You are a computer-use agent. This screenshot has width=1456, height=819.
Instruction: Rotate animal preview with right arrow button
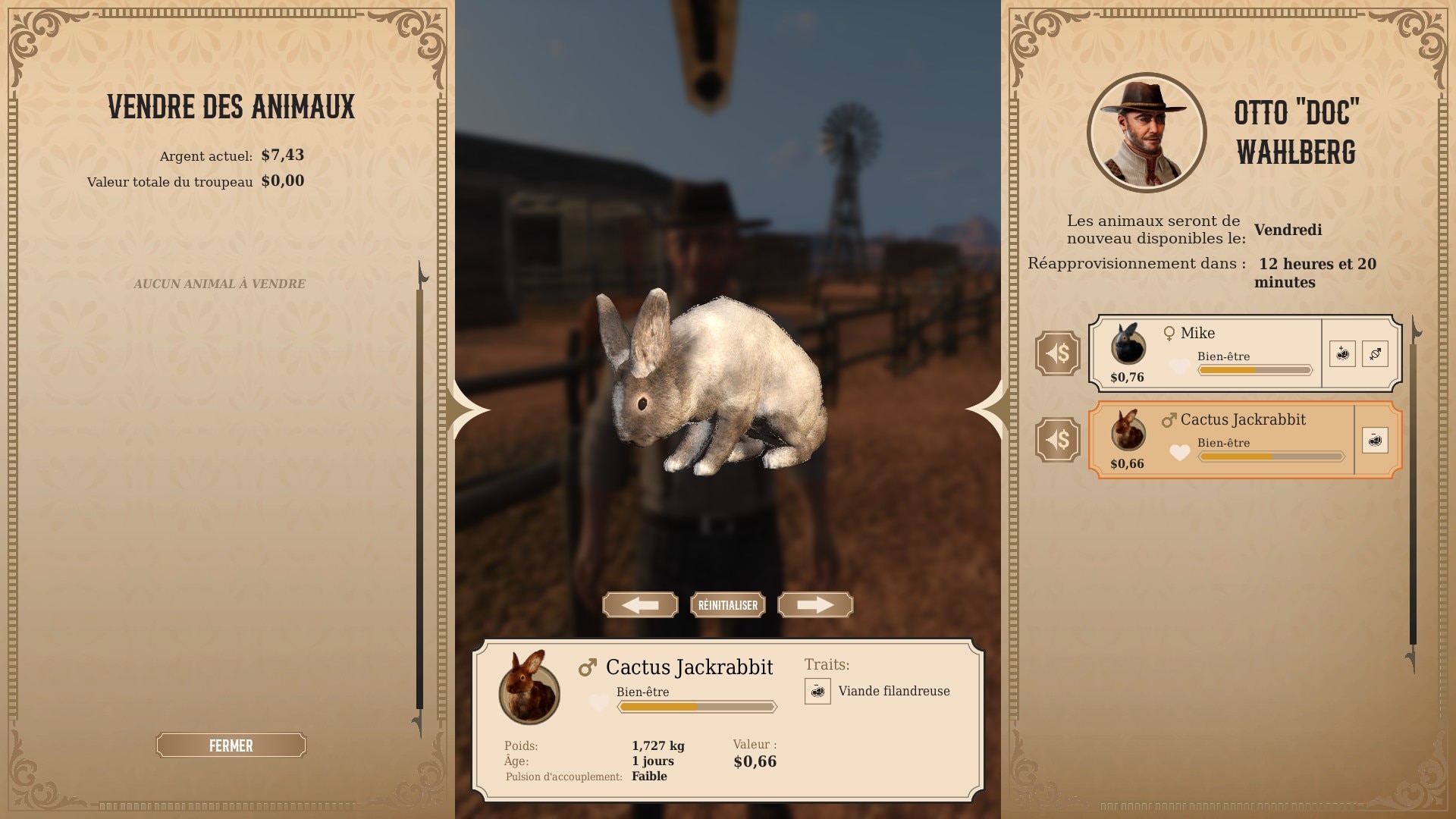(x=815, y=604)
